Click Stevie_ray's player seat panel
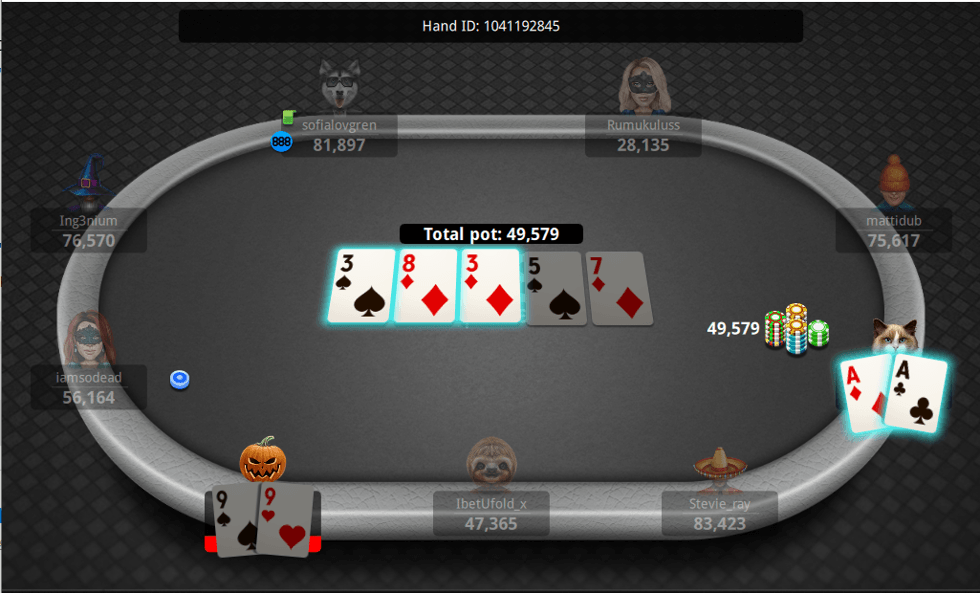This screenshot has height=593, width=980. tap(720, 514)
